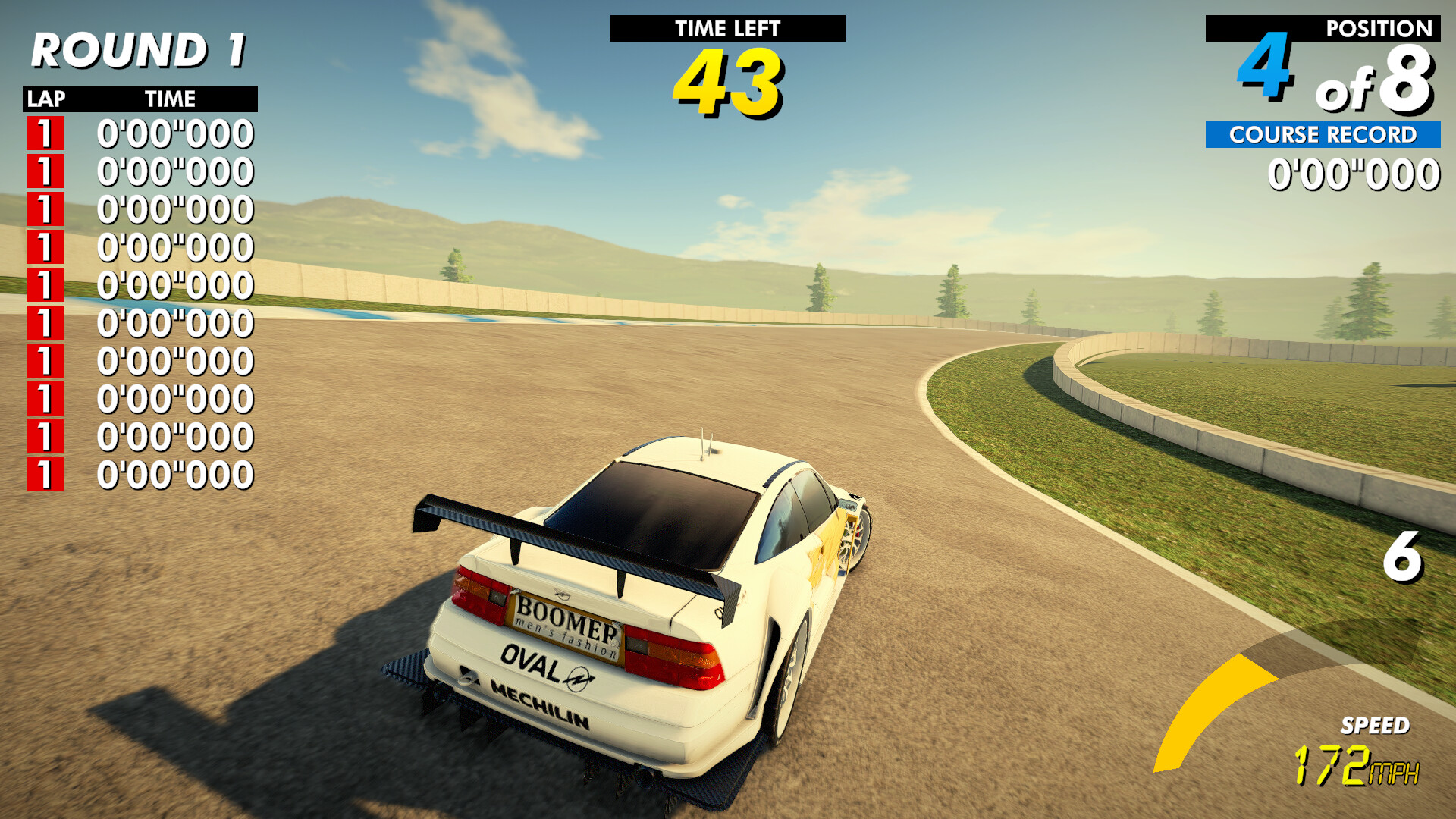This screenshot has width=1456, height=819.
Task: Expand the TIME column header
Action: pyautogui.click(x=170, y=98)
